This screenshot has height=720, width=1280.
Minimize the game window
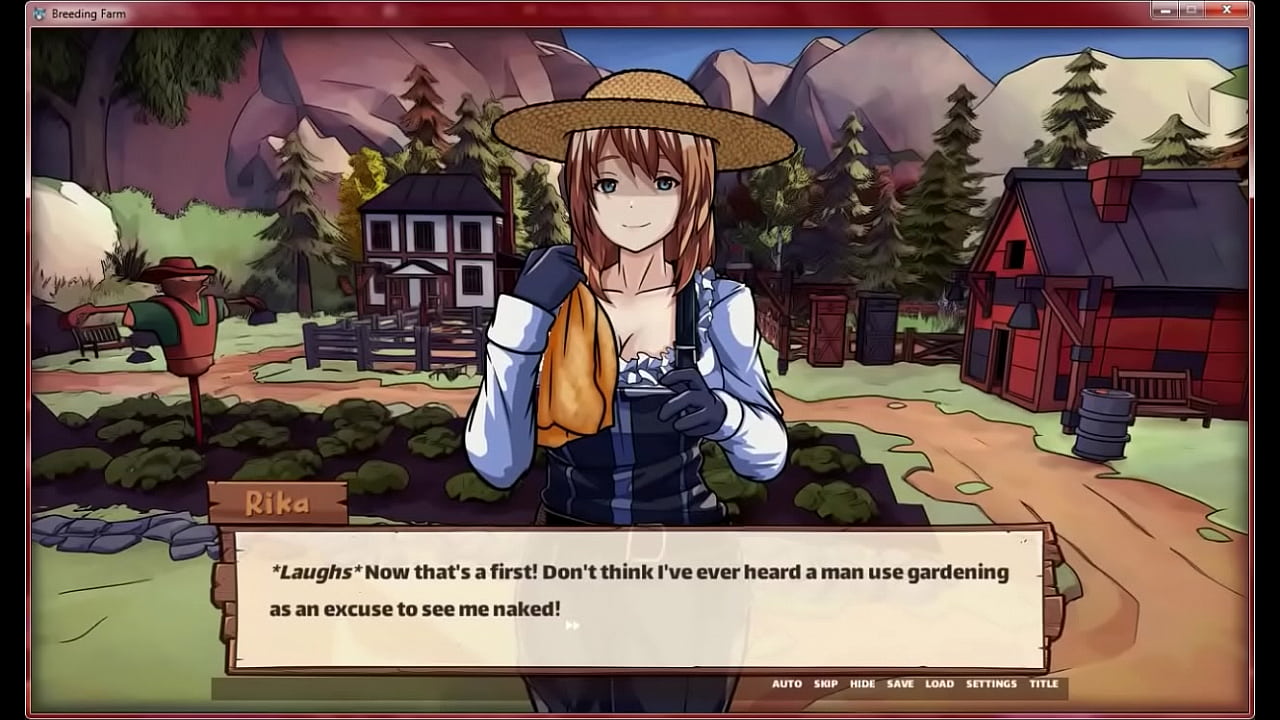[x=1163, y=10]
